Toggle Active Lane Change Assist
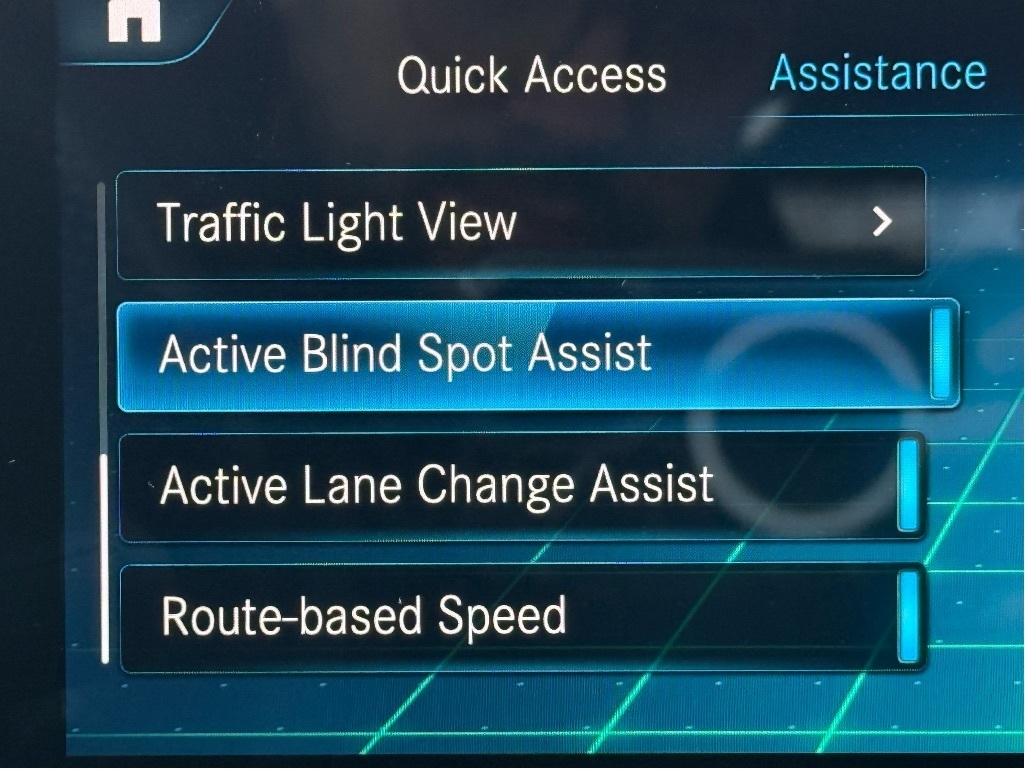This screenshot has width=1025, height=769. coord(908,486)
